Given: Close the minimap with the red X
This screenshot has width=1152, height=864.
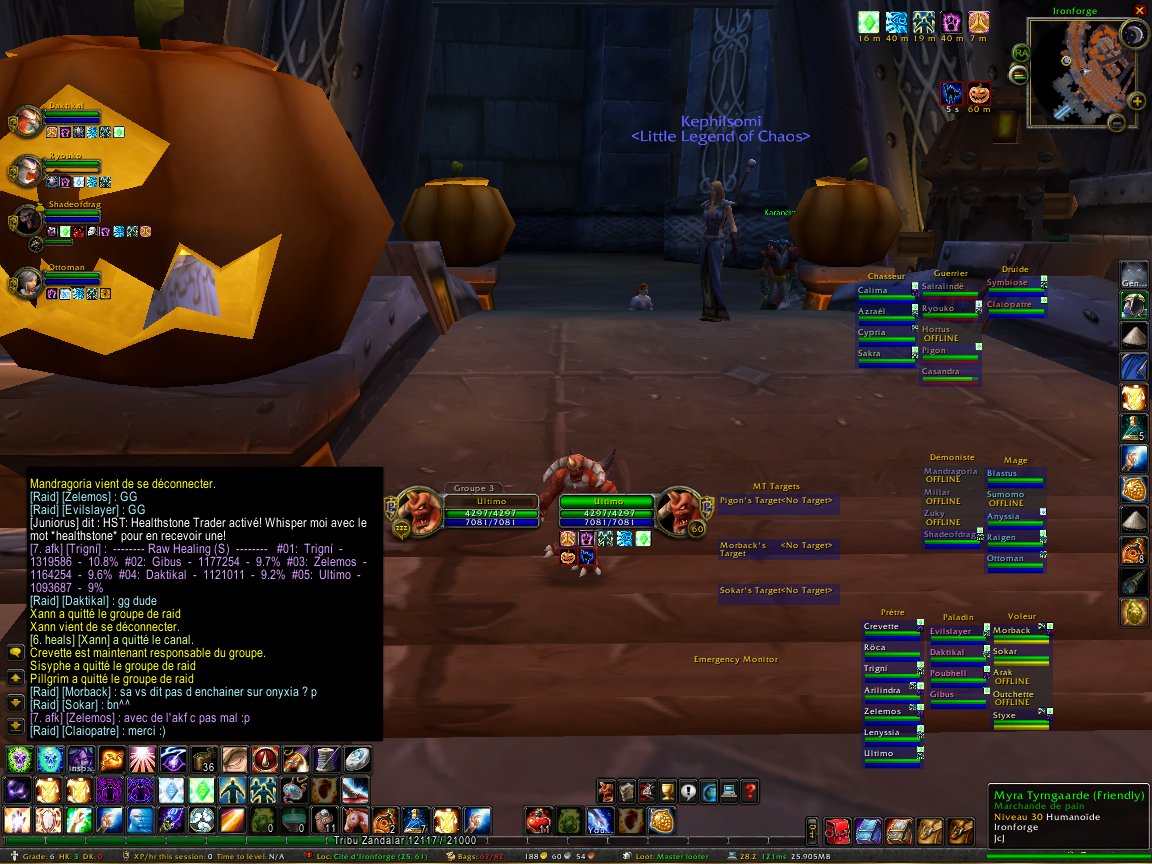Looking at the screenshot, I should tap(1139, 9).
